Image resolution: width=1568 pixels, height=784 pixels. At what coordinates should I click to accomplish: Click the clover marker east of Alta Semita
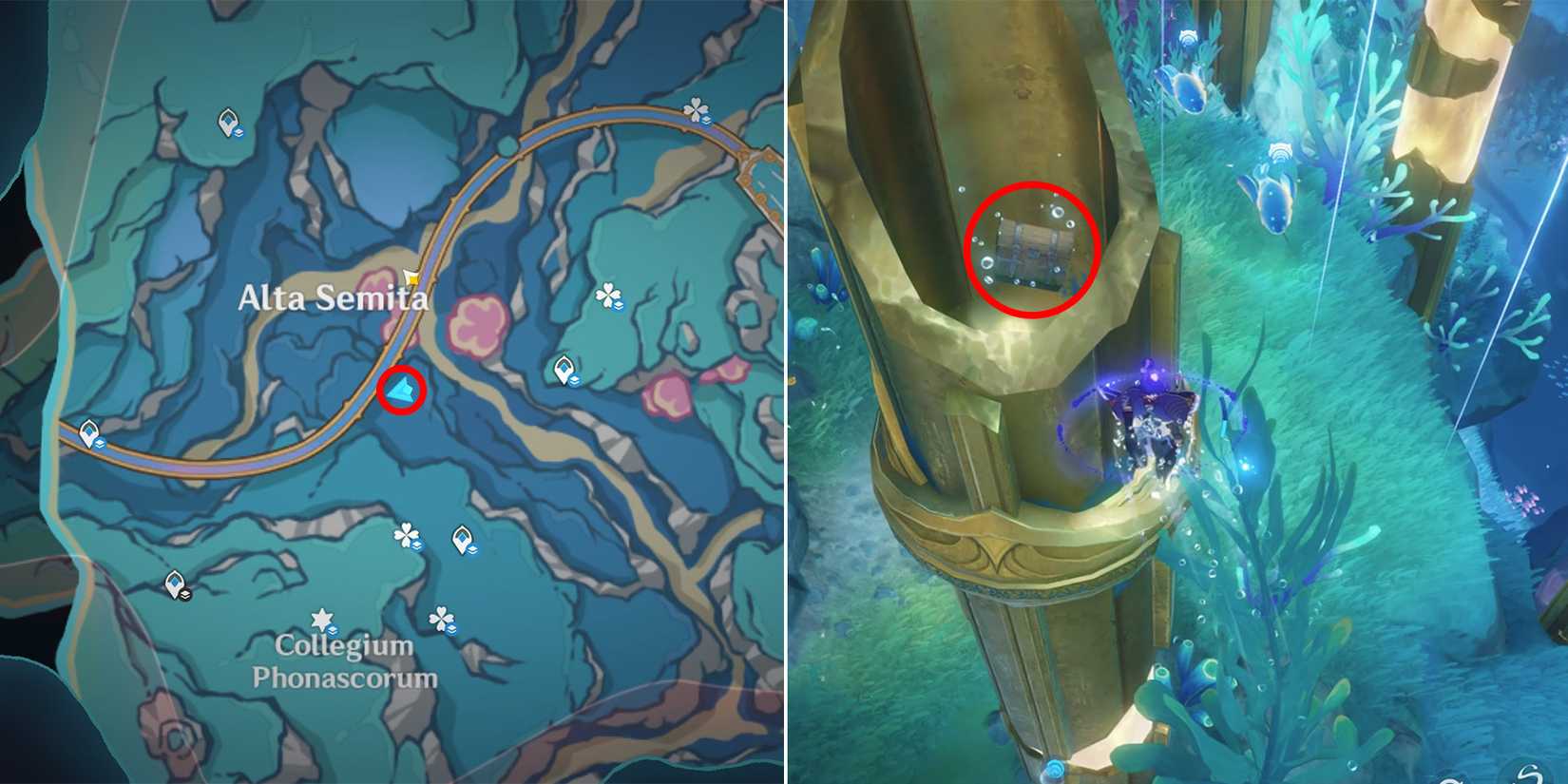[x=608, y=295]
